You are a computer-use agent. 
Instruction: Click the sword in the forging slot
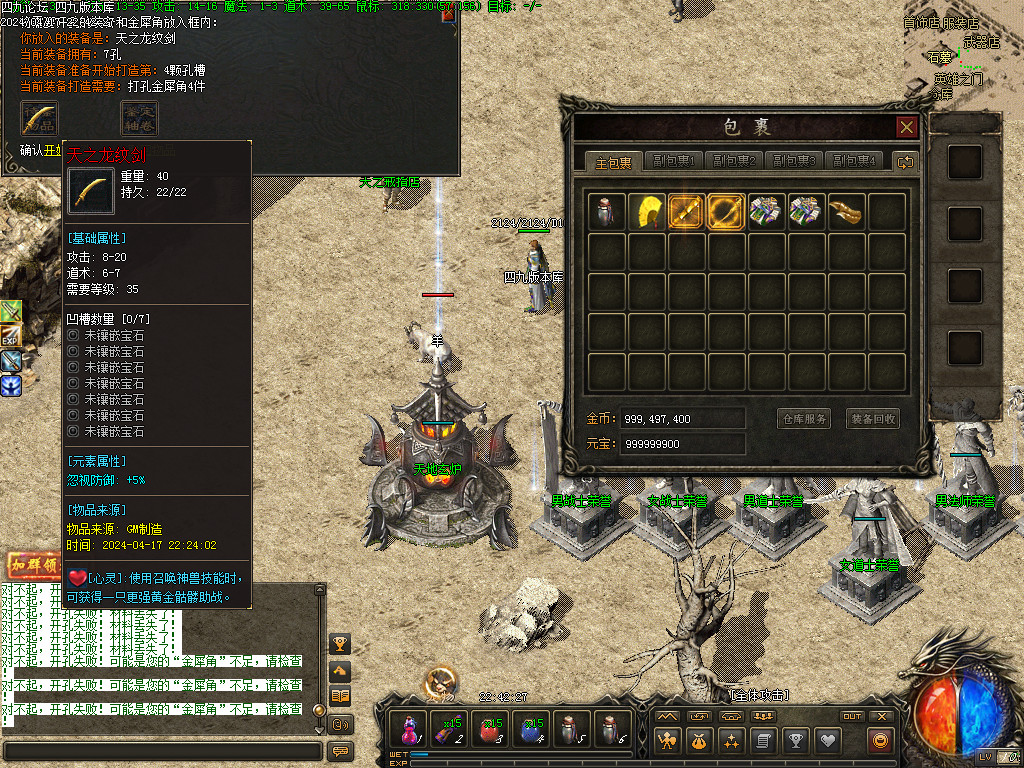tap(39, 118)
